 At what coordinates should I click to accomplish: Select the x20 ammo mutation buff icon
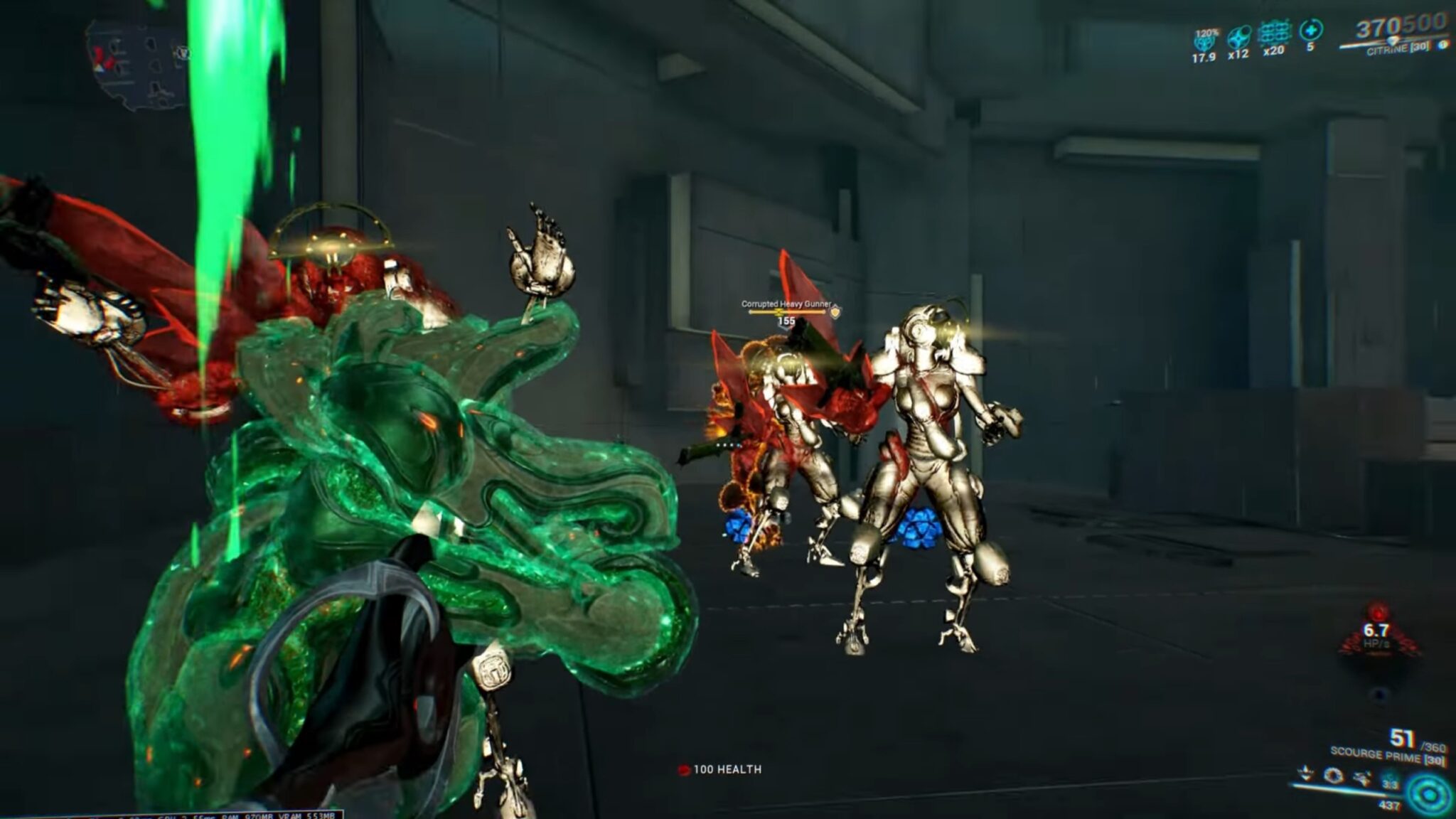pos(1275,33)
